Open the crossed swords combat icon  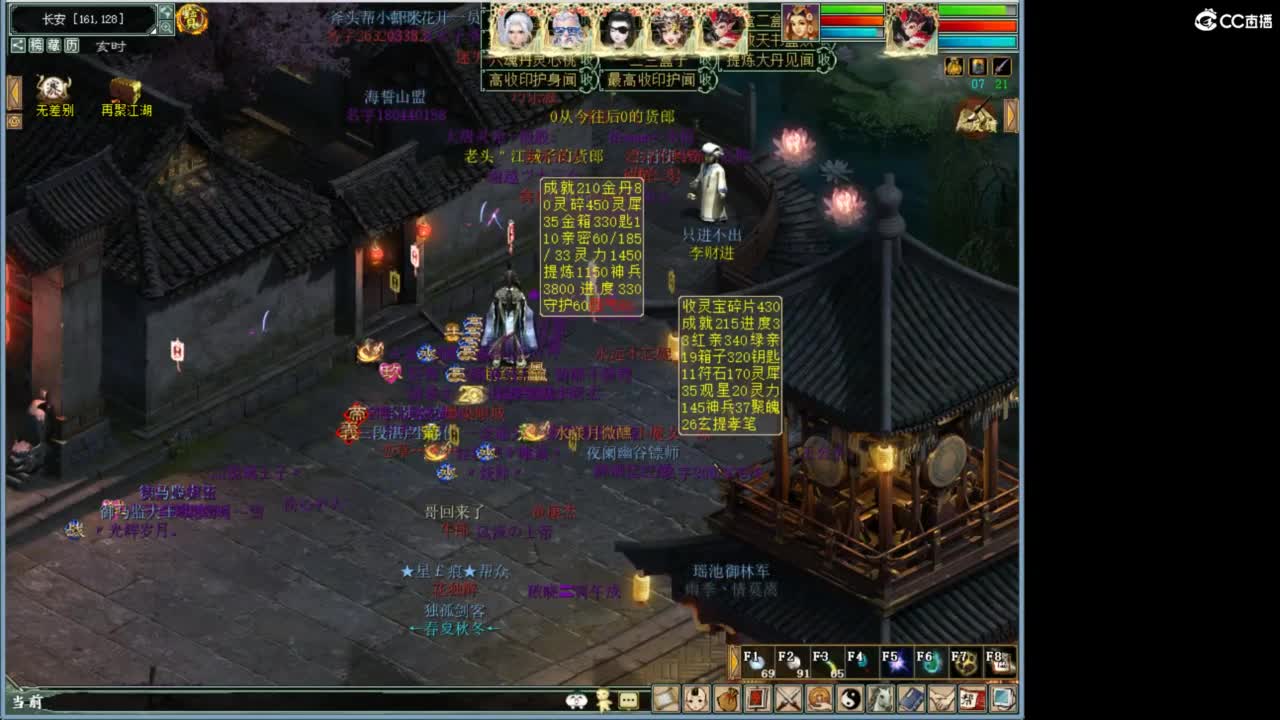786,701
